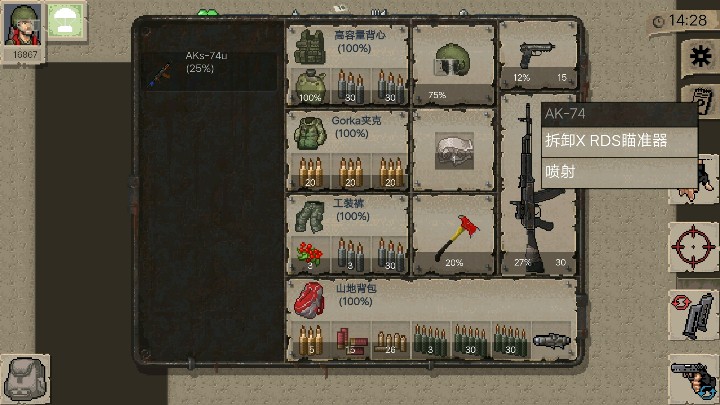Open the soldier portrait character sheet
Image resolution: width=720 pixels, height=405 pixels.
[x=25, y=27]
